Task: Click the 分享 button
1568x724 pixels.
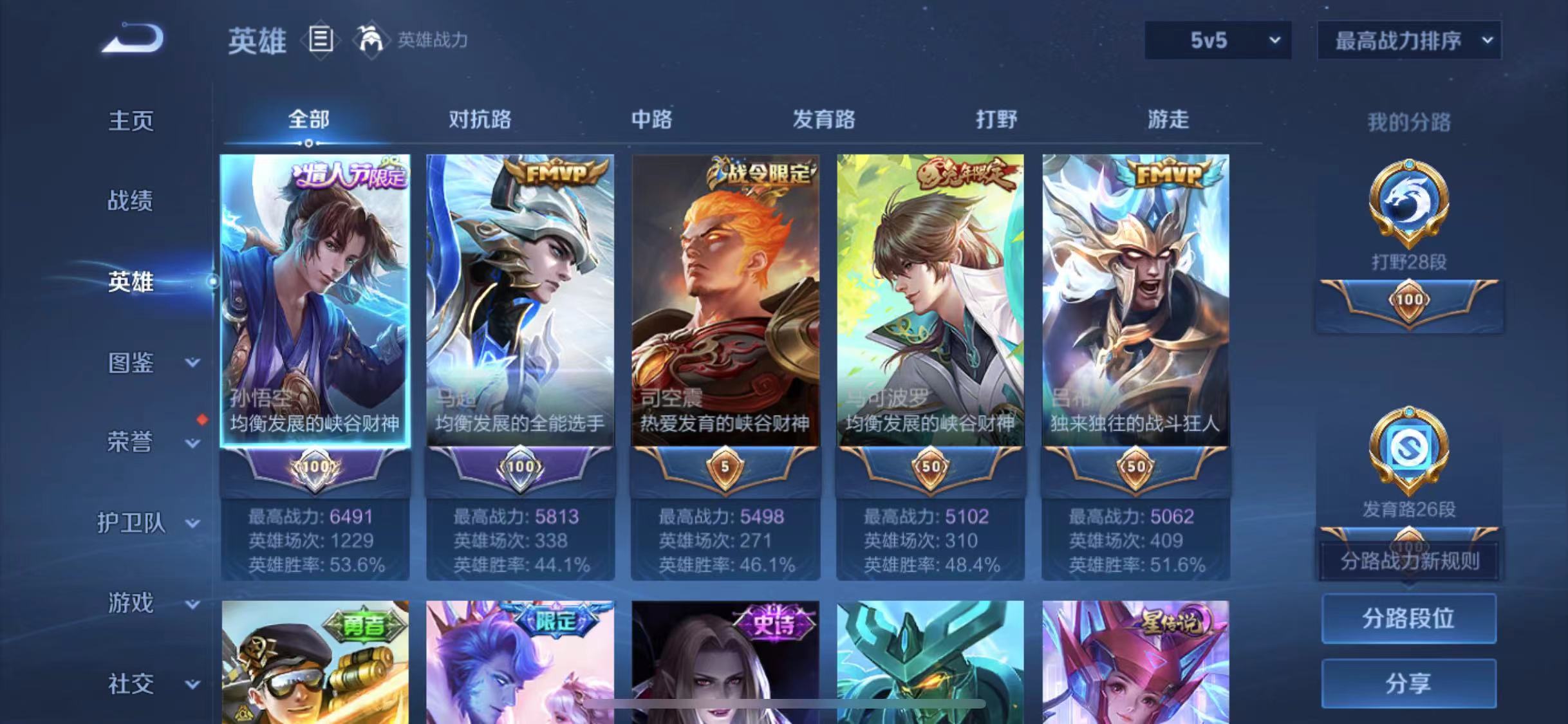Action: (x=1408, y=682)
